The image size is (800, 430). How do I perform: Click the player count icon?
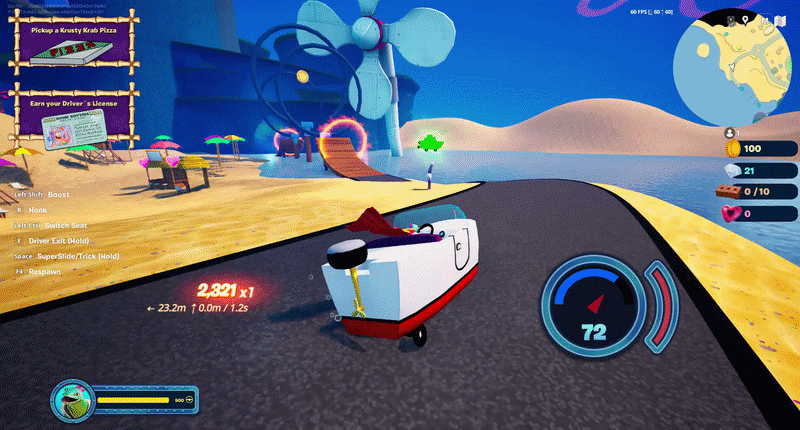click(730, 131)
